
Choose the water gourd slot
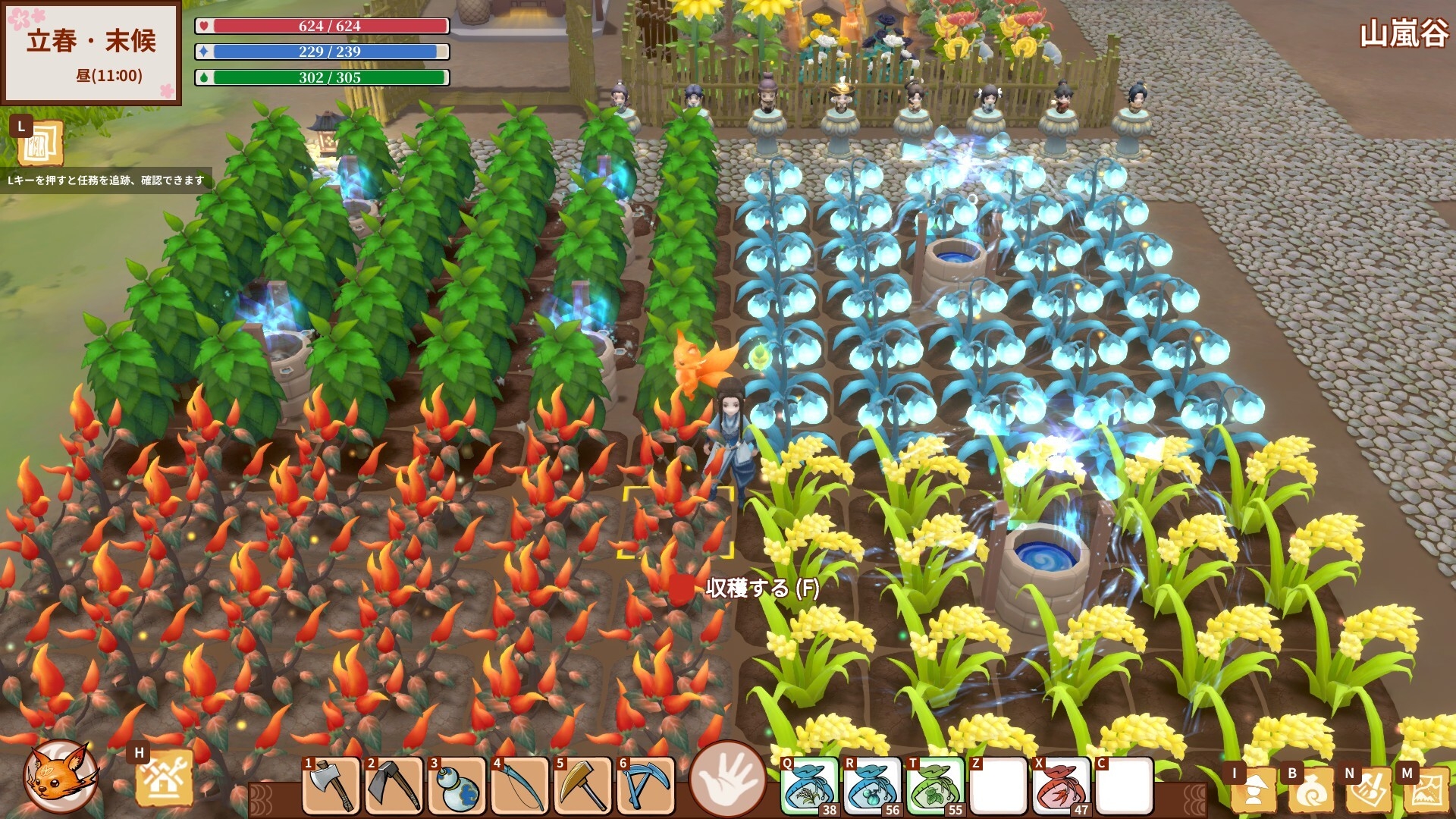[x=457, y=786]
